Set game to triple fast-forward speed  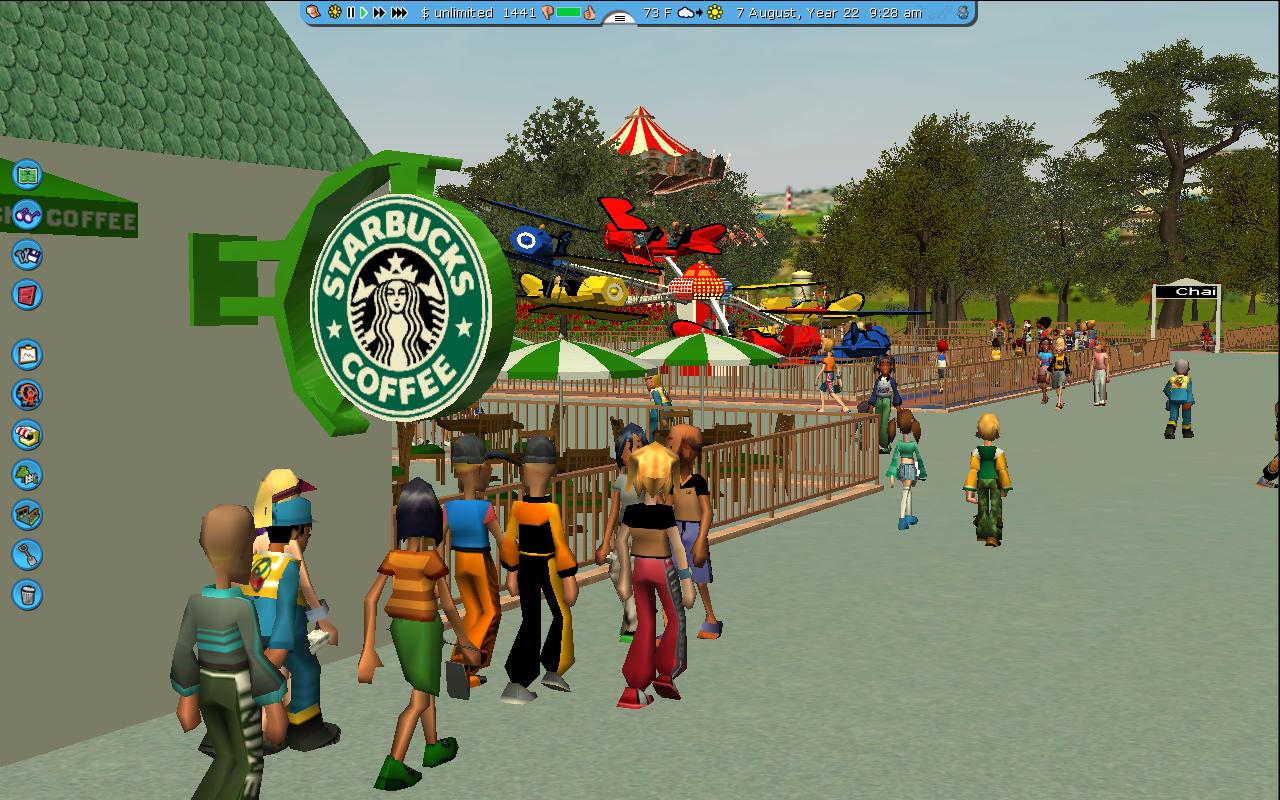399,13
